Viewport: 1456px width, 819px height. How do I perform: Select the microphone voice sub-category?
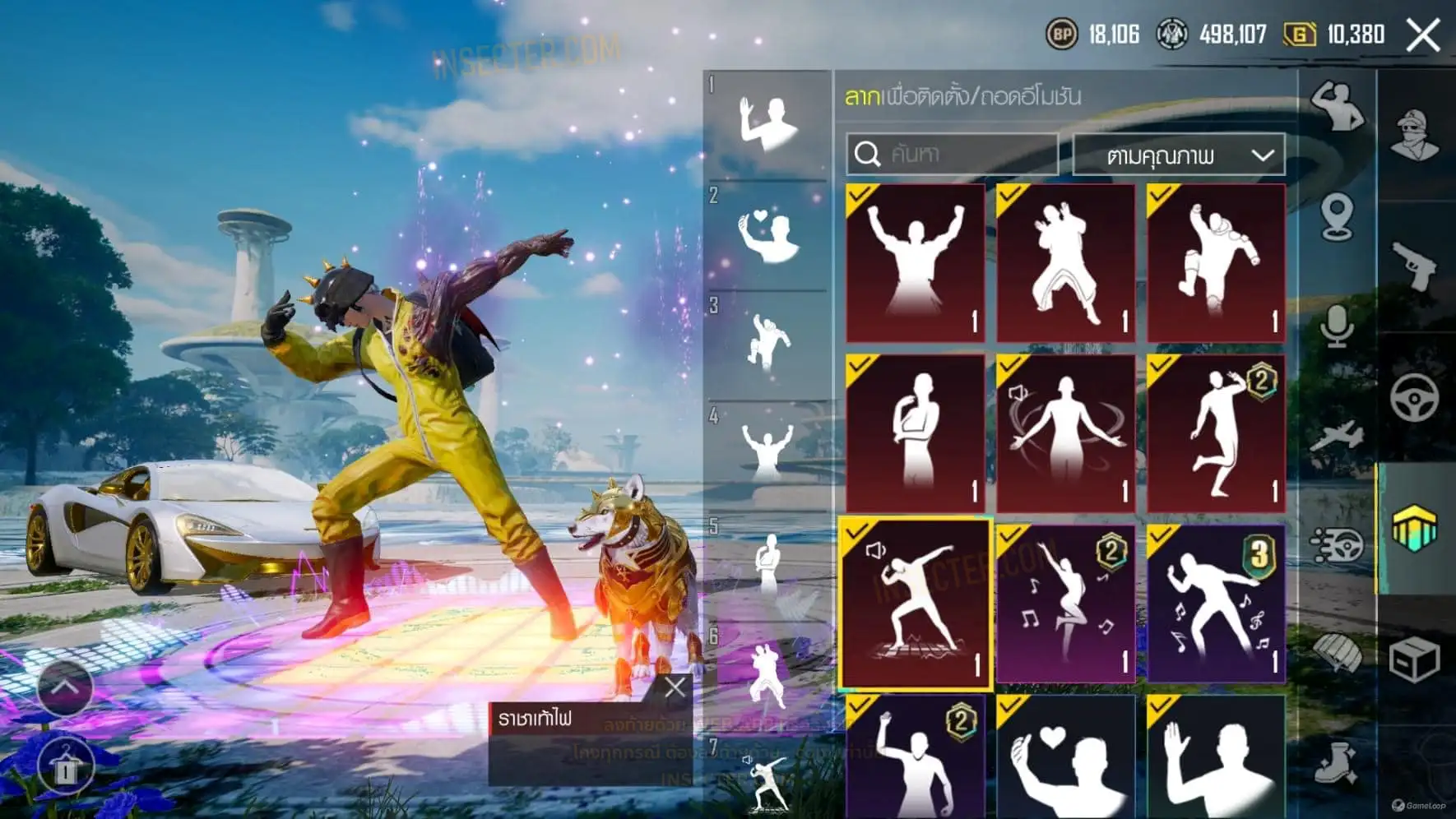pyautogui.click(x=1337, y=326)
